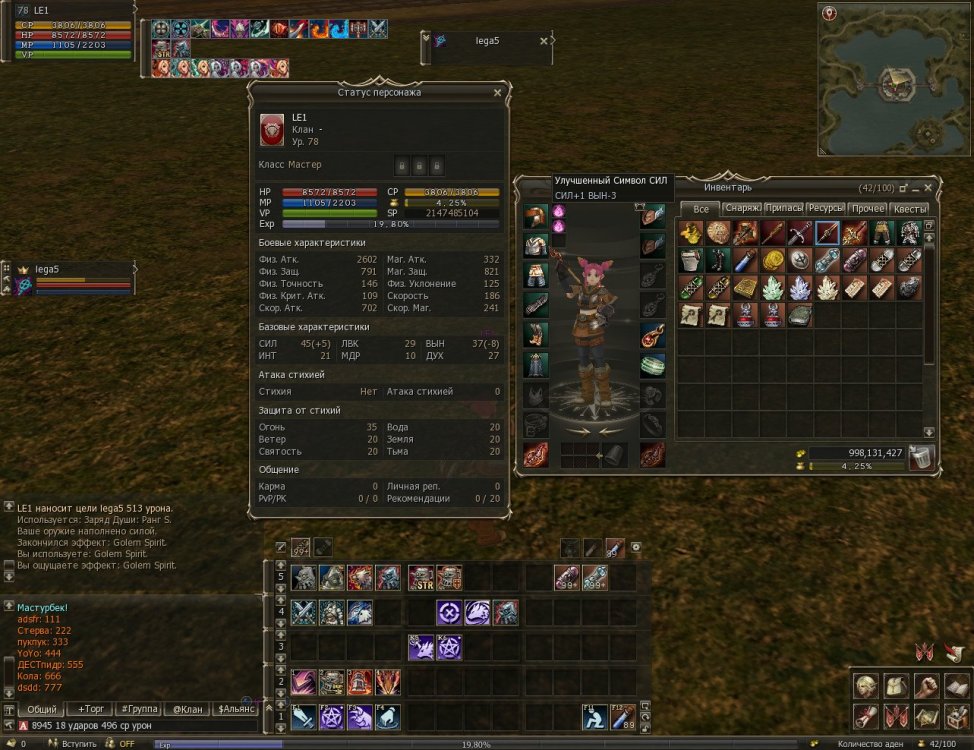The width and height of the screenshot is (974, 750).
Task: Click the inventory trash can button
Action: click(922, 458)
